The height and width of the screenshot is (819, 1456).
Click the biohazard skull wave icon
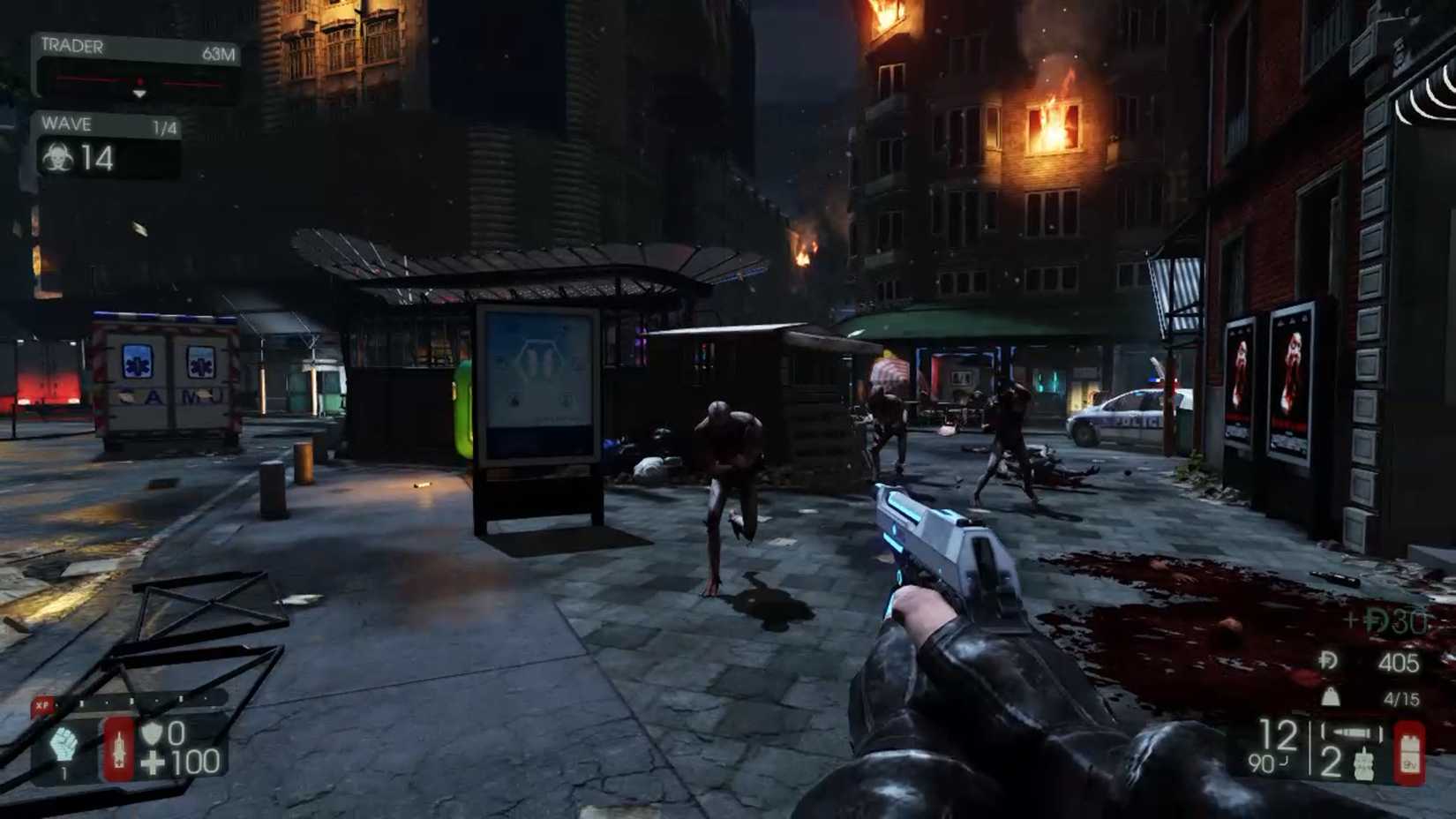(58, 161)
